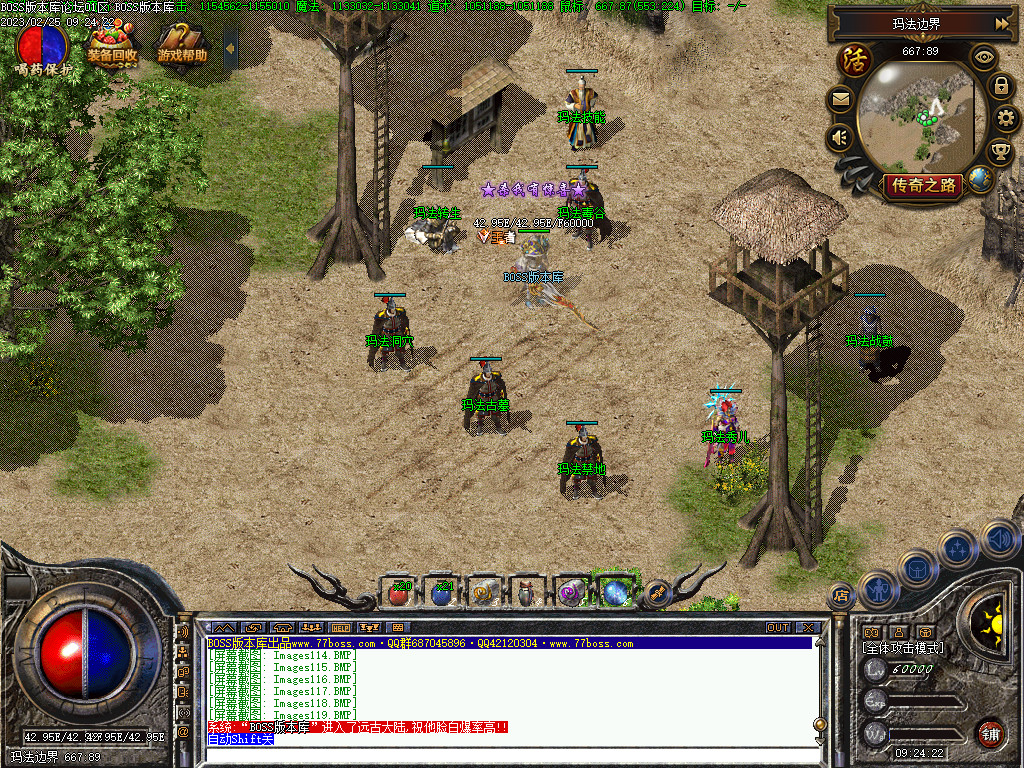Open the 装备回收 equipment recycle menu

[x=111, y=45]
